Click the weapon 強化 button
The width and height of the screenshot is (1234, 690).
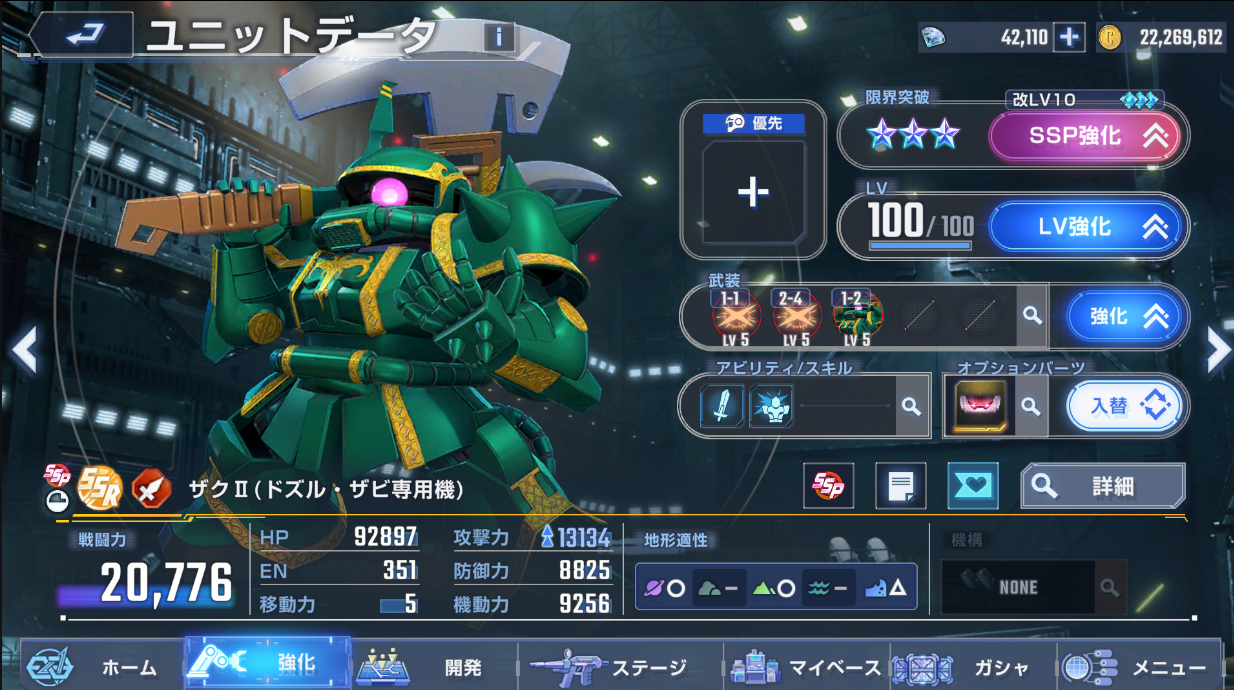tap(1122, 317)
